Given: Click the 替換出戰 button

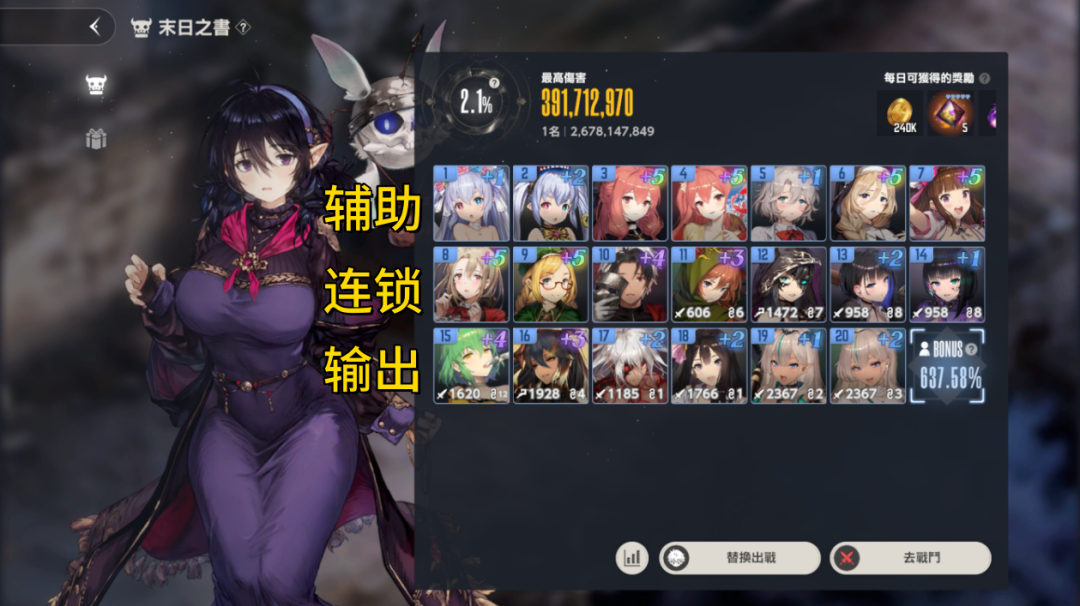Looking at the screenshot, I should 739,558.
